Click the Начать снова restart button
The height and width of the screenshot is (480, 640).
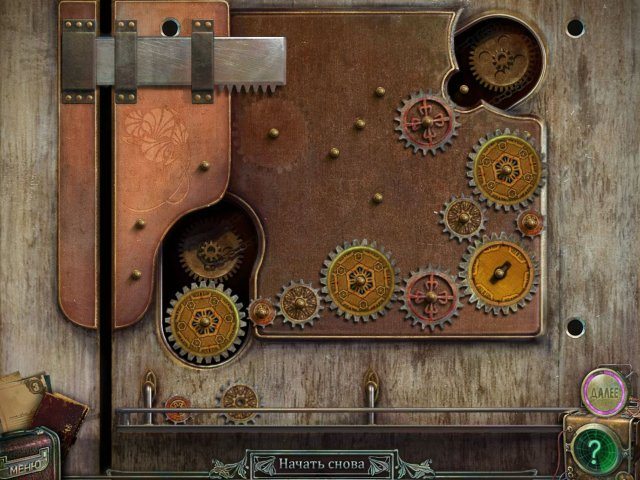[x=320, y=465]
